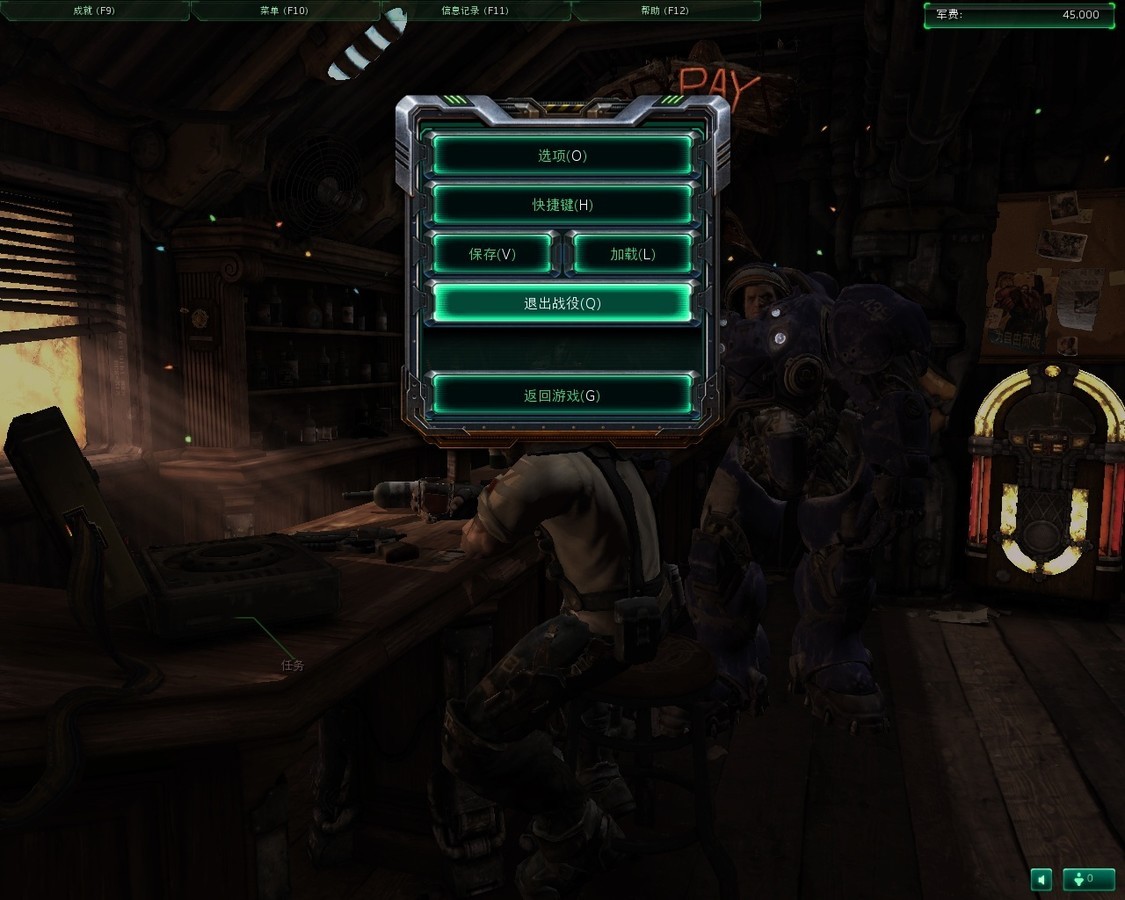Choose 退出战役(Q) to quit campaign
Screen dimensions: 1125x900
562,303
